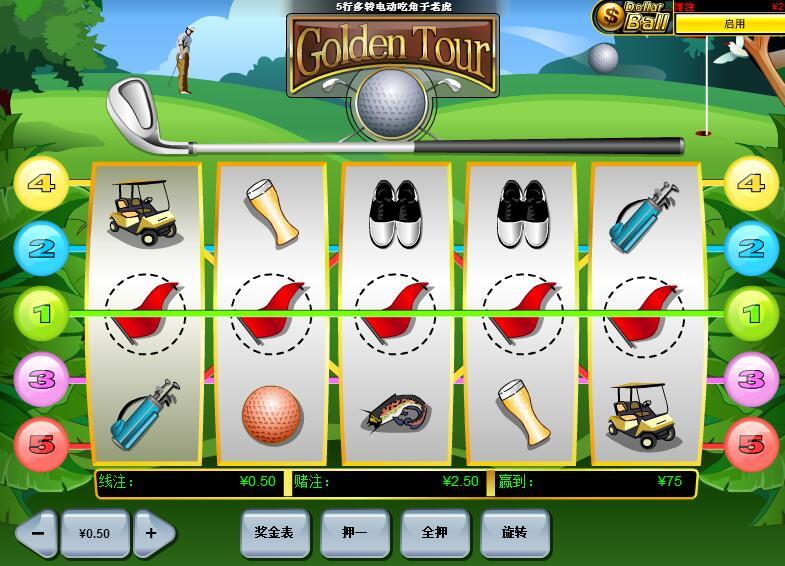Increase the line bet with the plus button
This screenshot has height=566, width=785.
click(152, 533)
